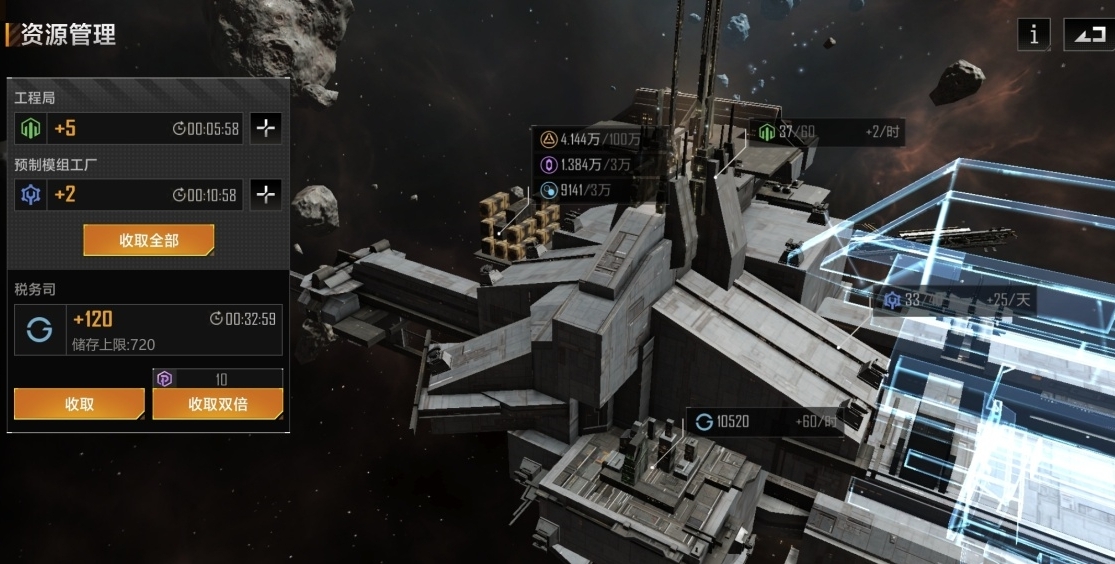Select the 工程局 +5 resource row
1115x564 pixels.
click(128, 128)
